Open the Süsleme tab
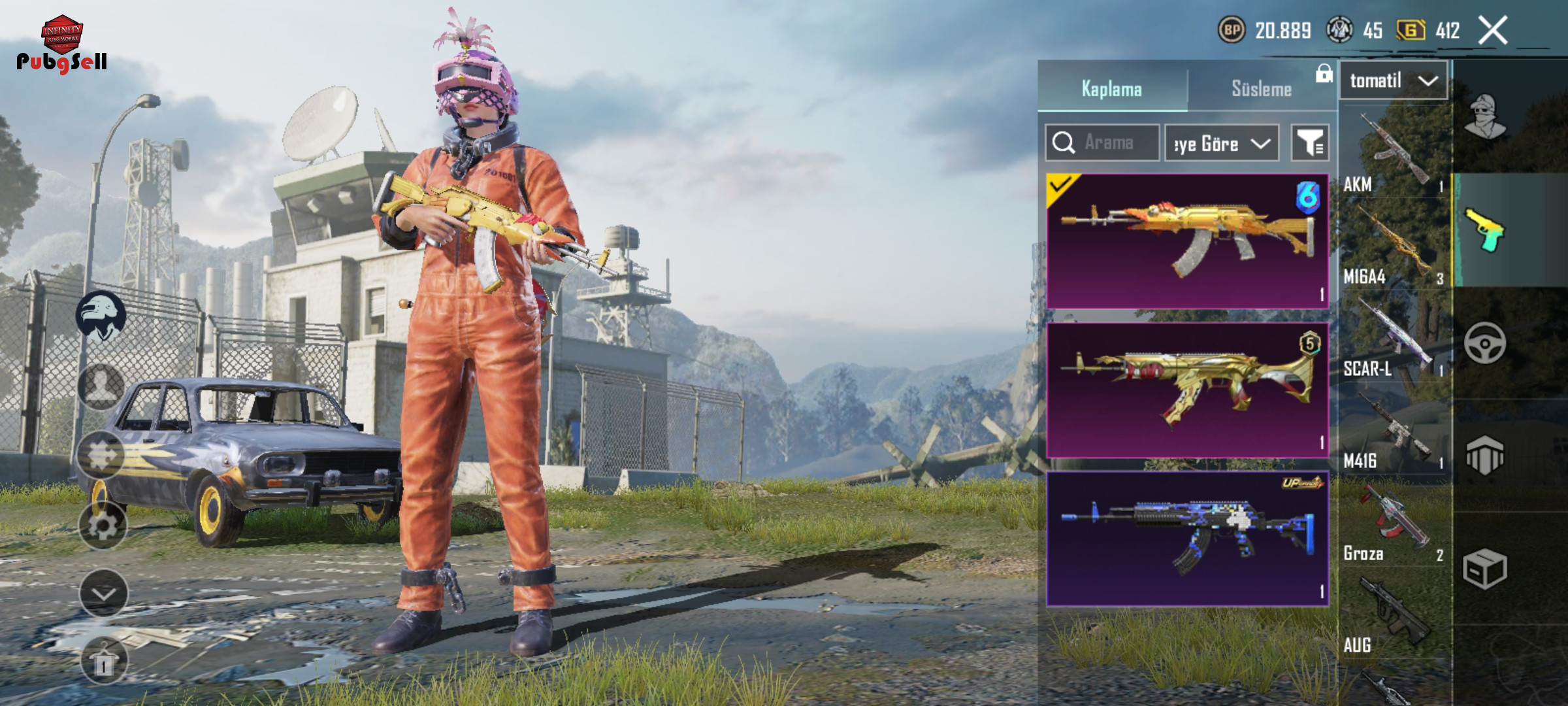The image size is (1568, 706). tap(1261, 89)
